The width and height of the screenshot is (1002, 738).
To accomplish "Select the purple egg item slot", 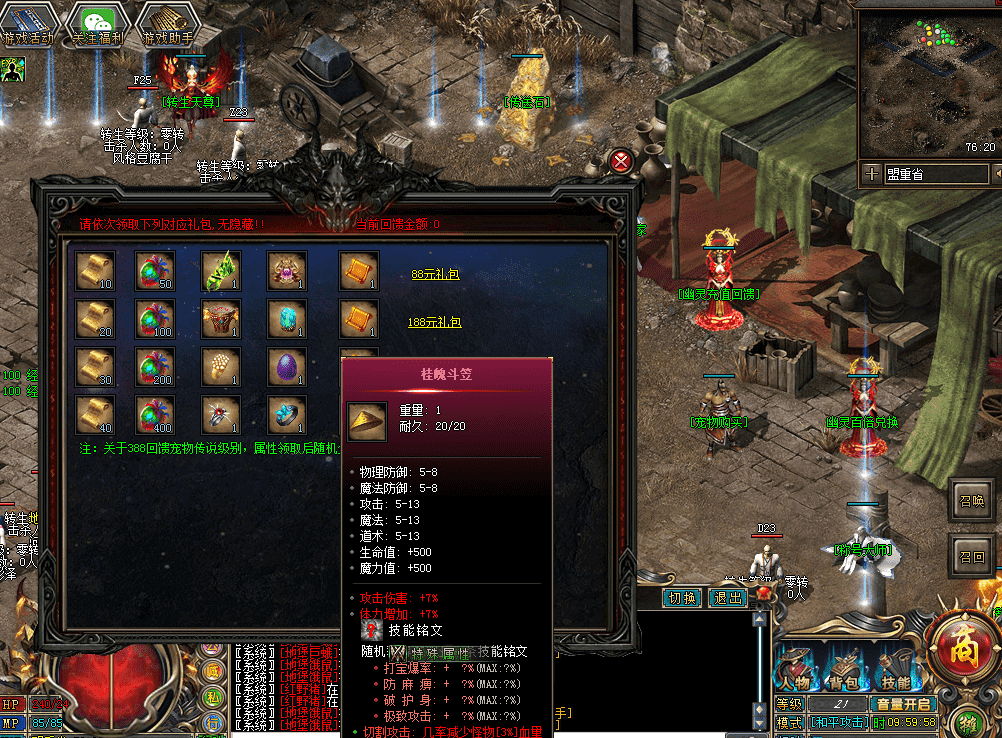I will coord(287,367).
